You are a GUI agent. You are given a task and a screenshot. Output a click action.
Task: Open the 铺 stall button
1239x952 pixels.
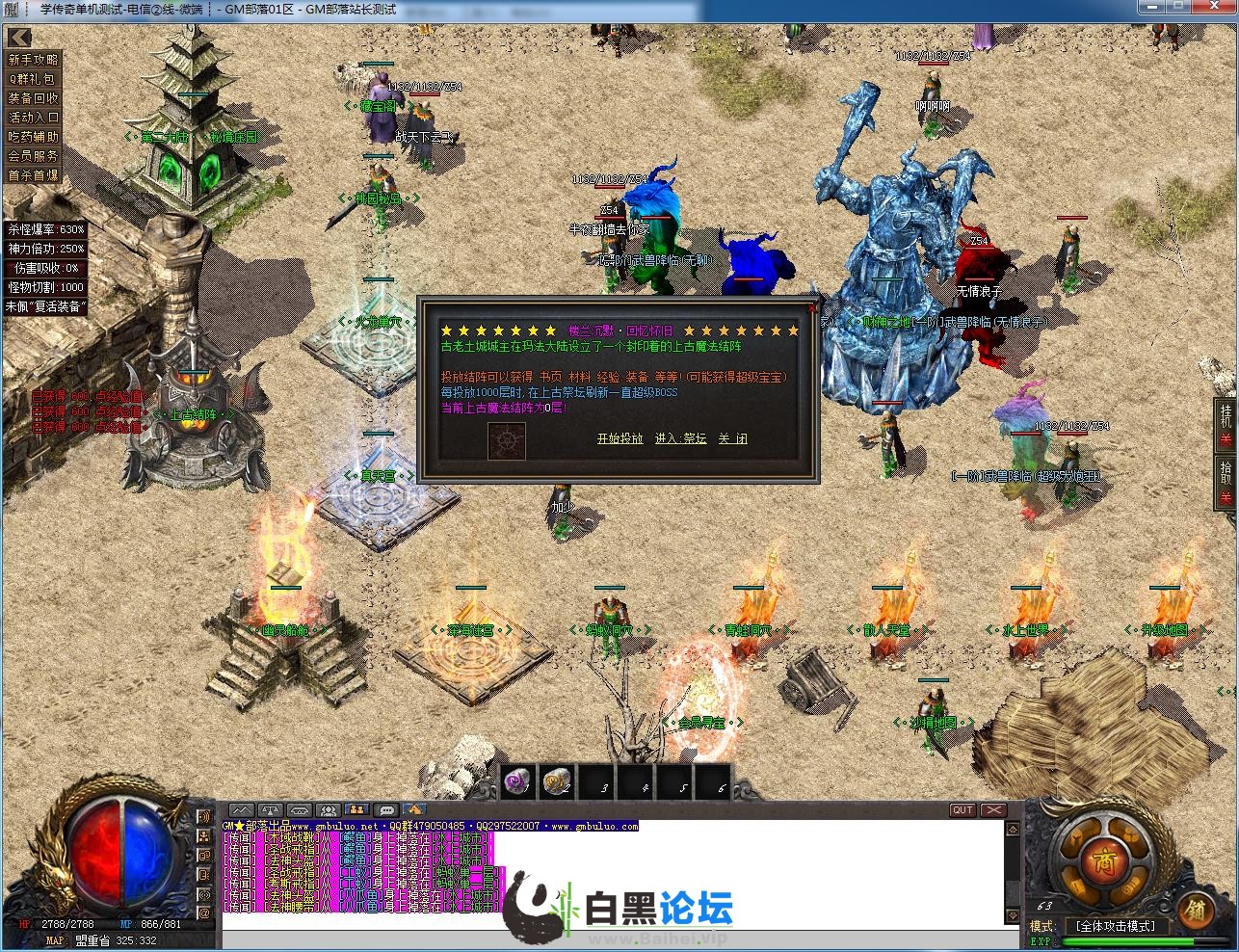click(1195, 909)
